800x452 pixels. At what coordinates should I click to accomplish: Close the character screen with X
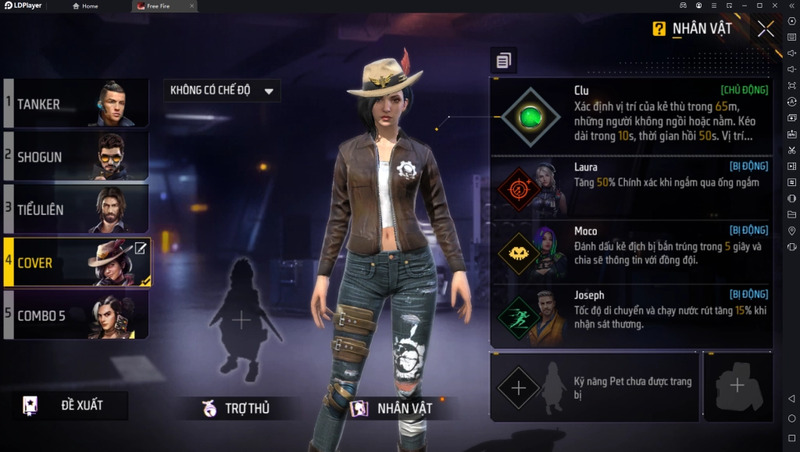[x=766, y=29]
